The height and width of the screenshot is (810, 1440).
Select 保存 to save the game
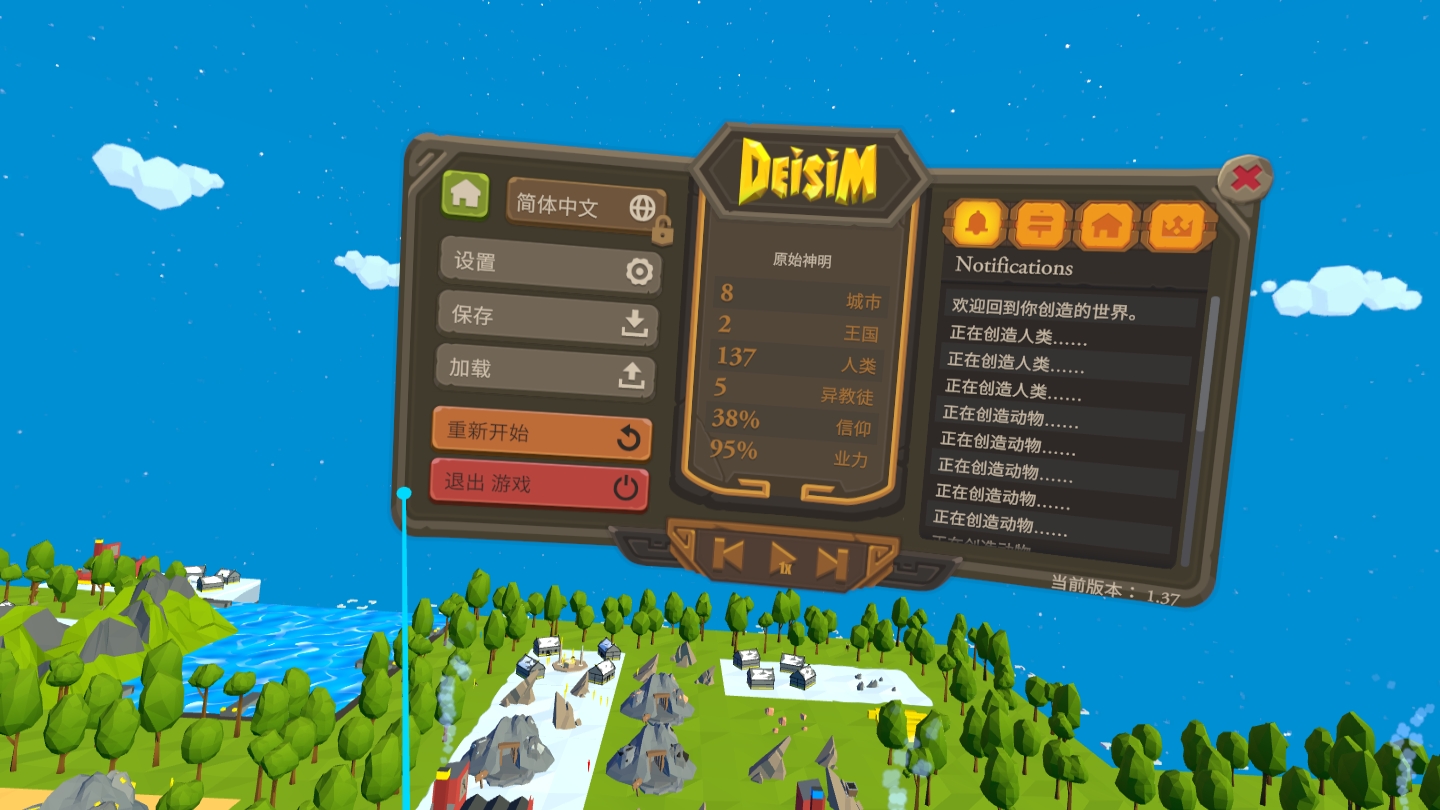[x=547, y=319]
